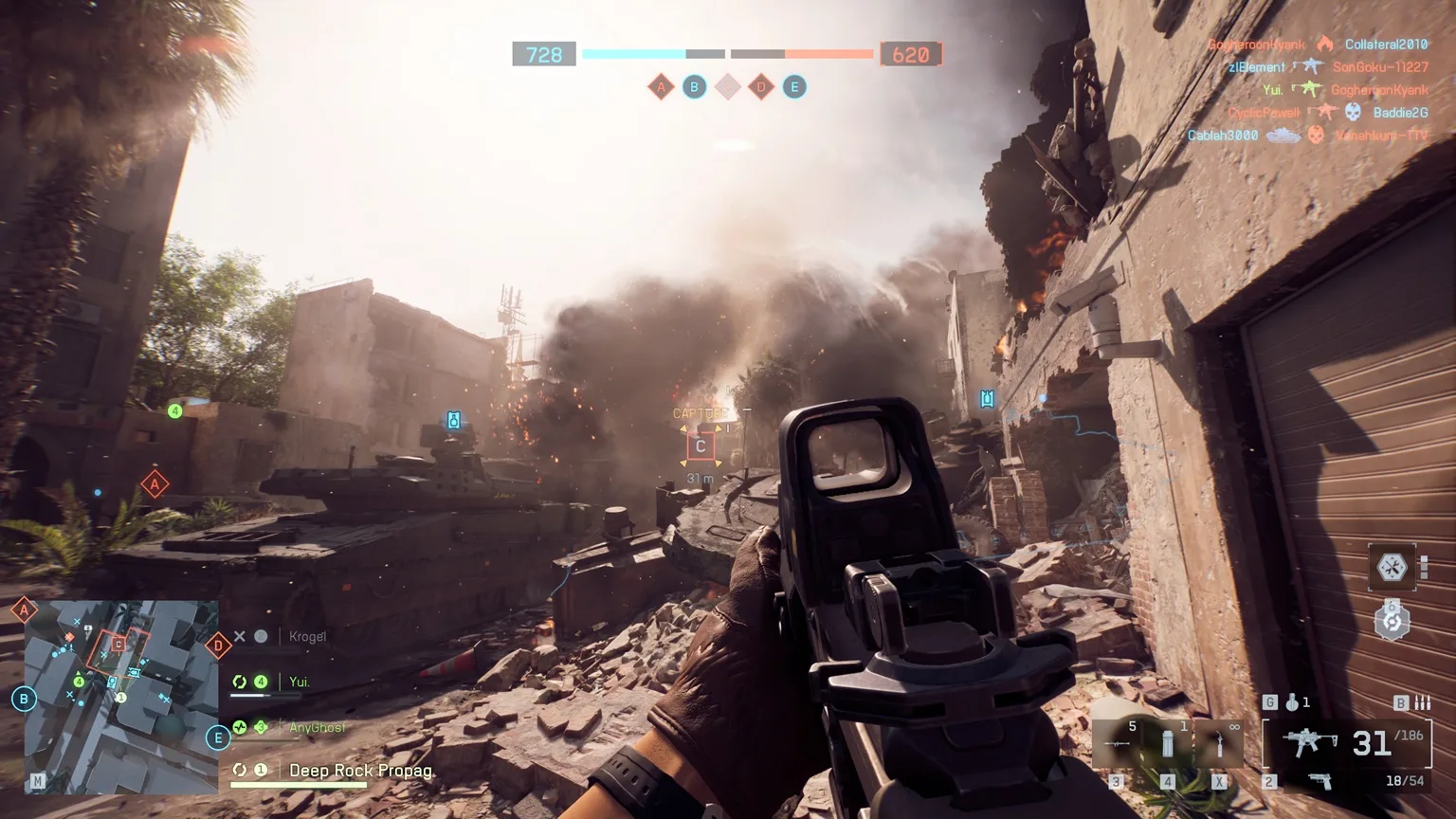1456x819 pixels.
Task: Click the Deep Rock Propag squad entry
Action: point(360,770)
